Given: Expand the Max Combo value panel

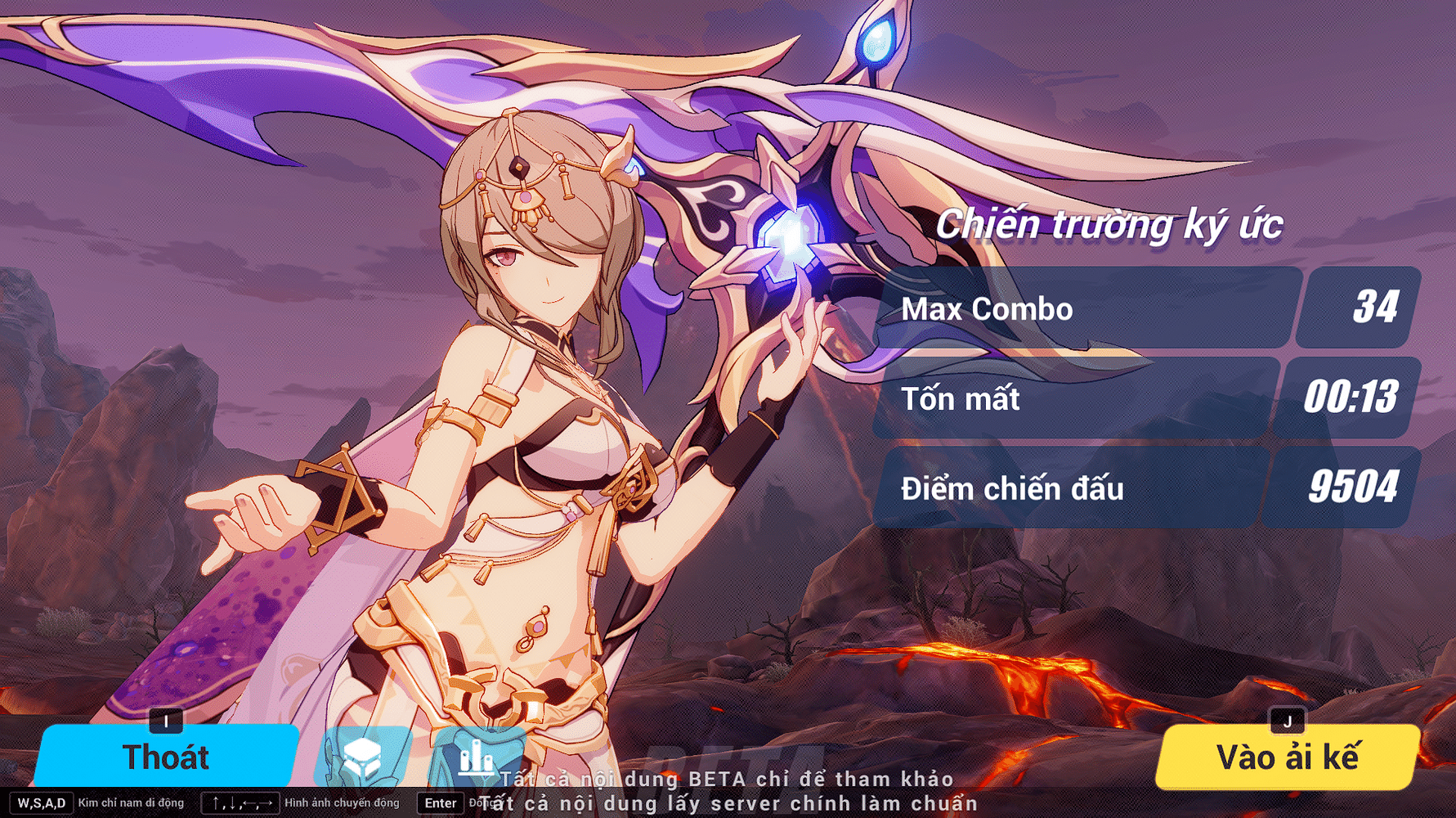Looking at the screenshot, I should coord(1355,309).
